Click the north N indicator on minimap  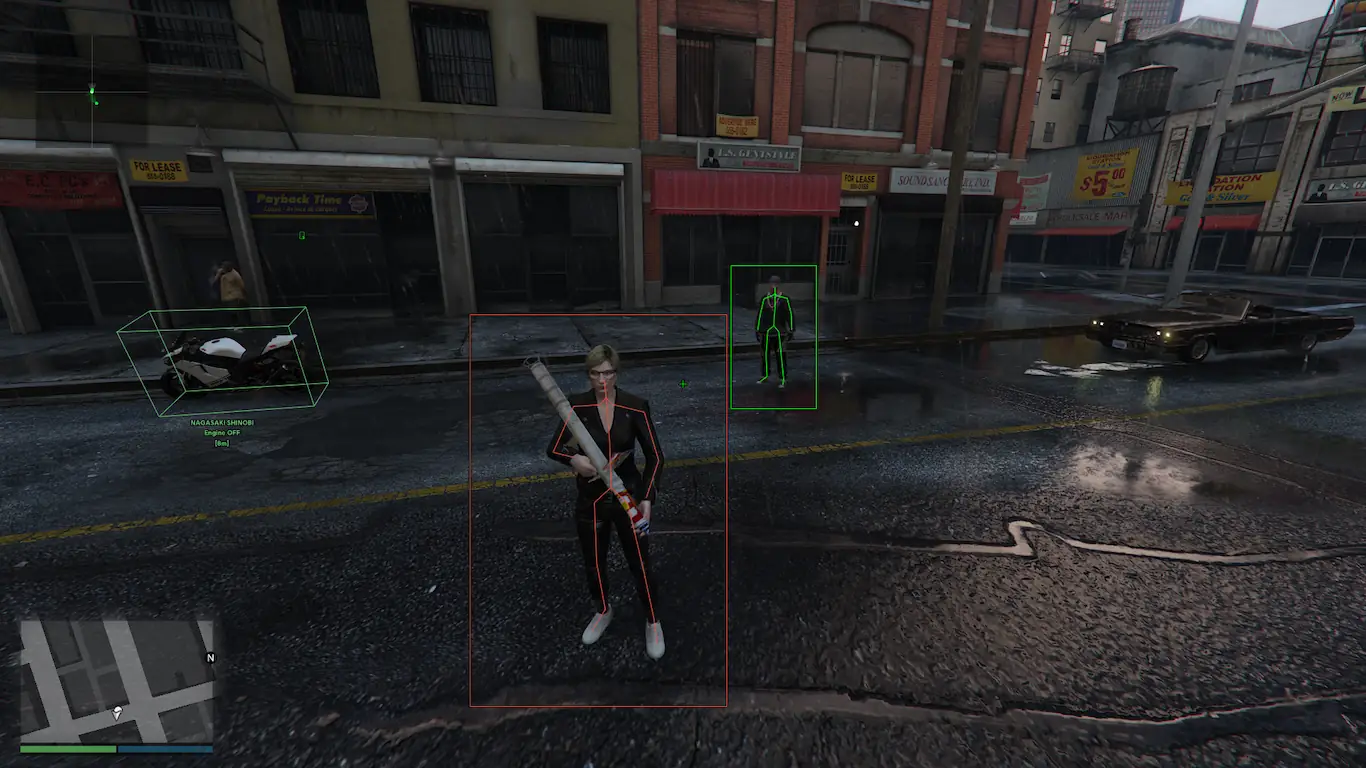[x=210, y=658]
